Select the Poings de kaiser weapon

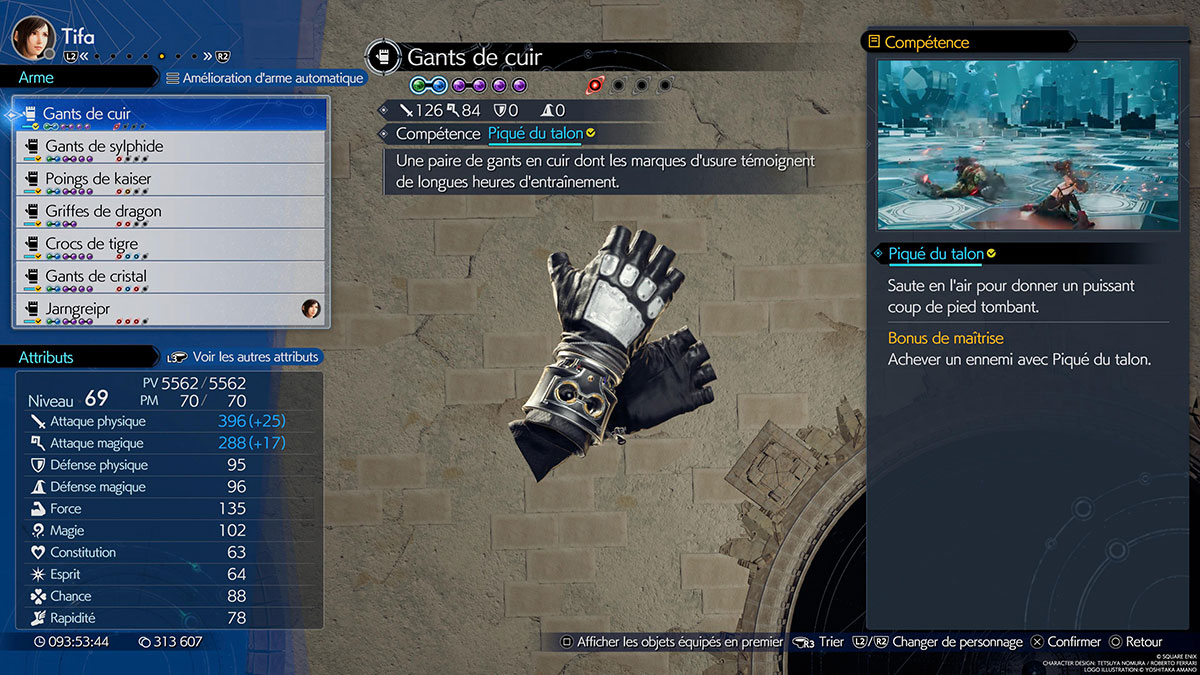170,180
